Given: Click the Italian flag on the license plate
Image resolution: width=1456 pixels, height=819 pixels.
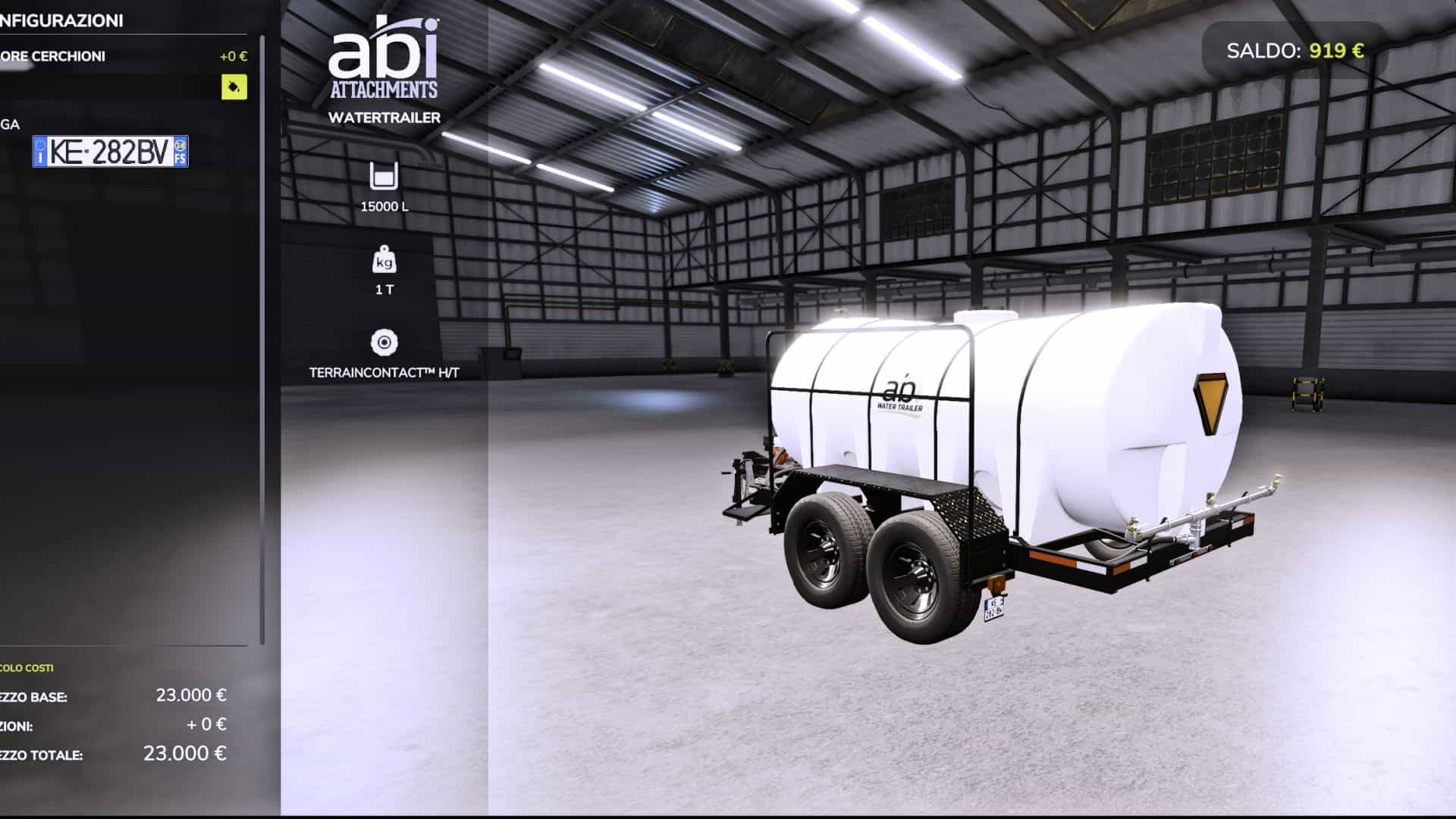Looking at the screenshot, I should pyautogui.click(x=39, y=152).
